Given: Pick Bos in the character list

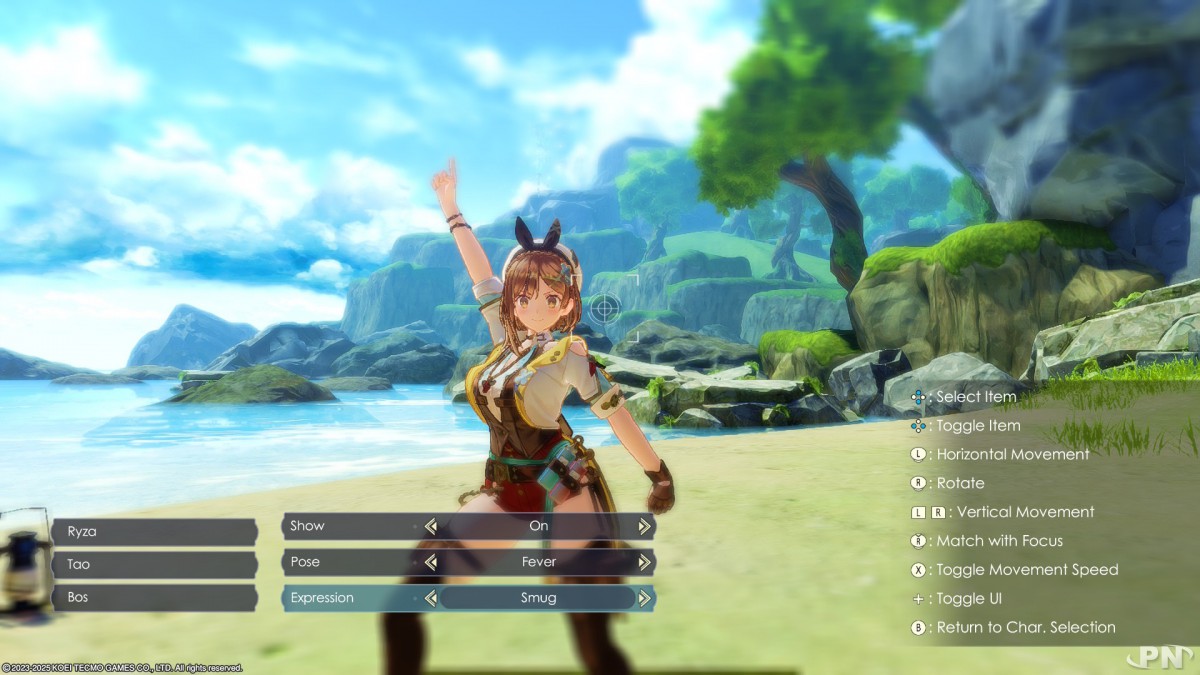Looking at the screenshot, I should 155,597.
